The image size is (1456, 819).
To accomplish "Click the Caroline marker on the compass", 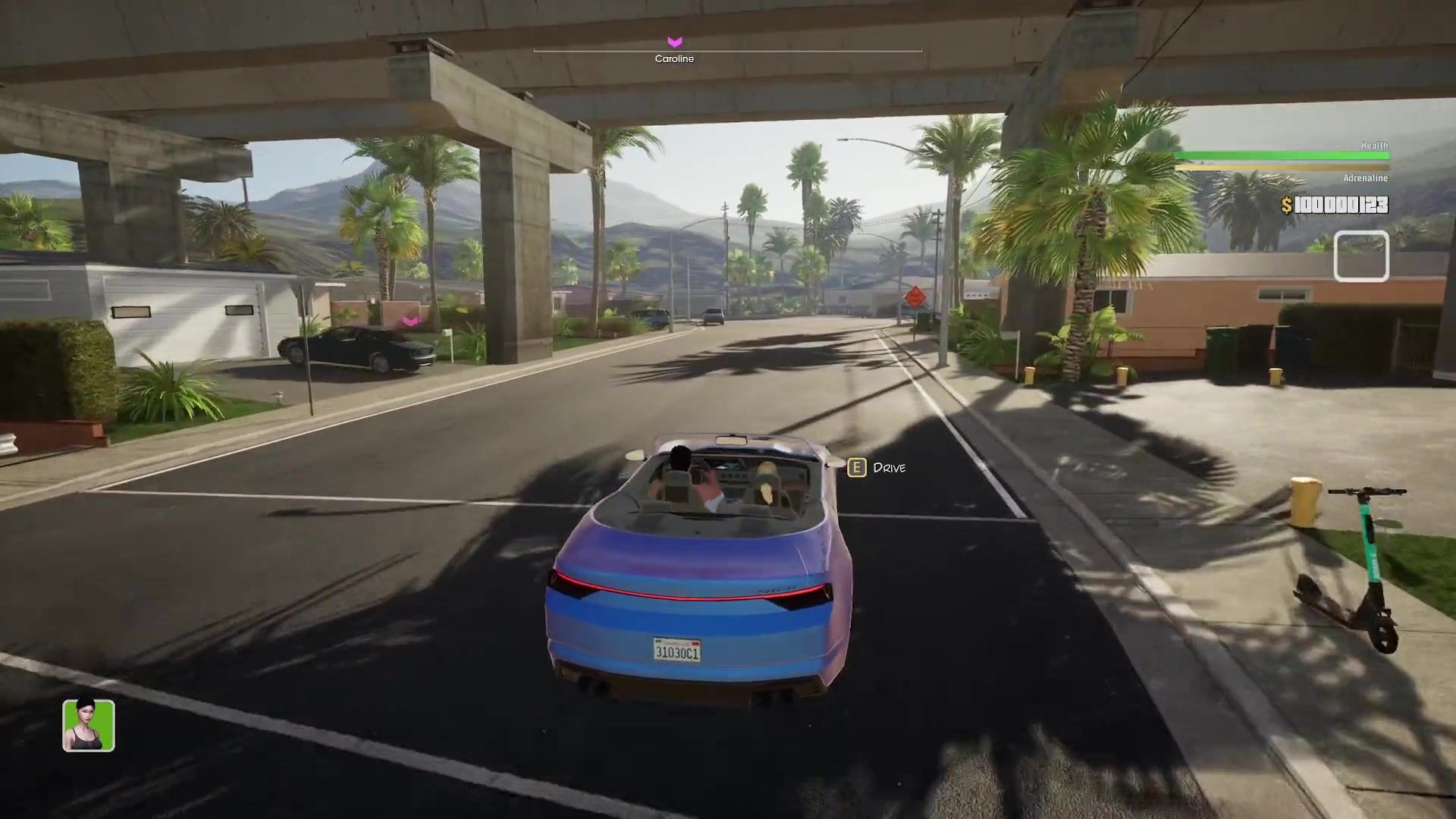I will pyautogui.click(x=674, y=42).
